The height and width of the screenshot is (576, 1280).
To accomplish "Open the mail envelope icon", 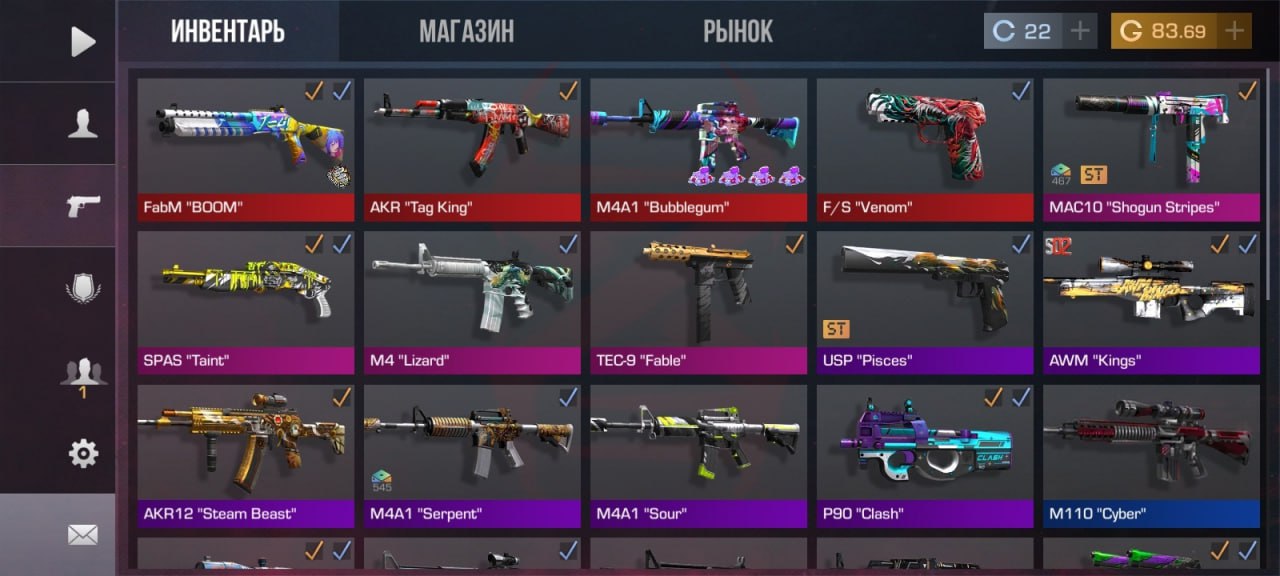I will [x=83, y=535].
